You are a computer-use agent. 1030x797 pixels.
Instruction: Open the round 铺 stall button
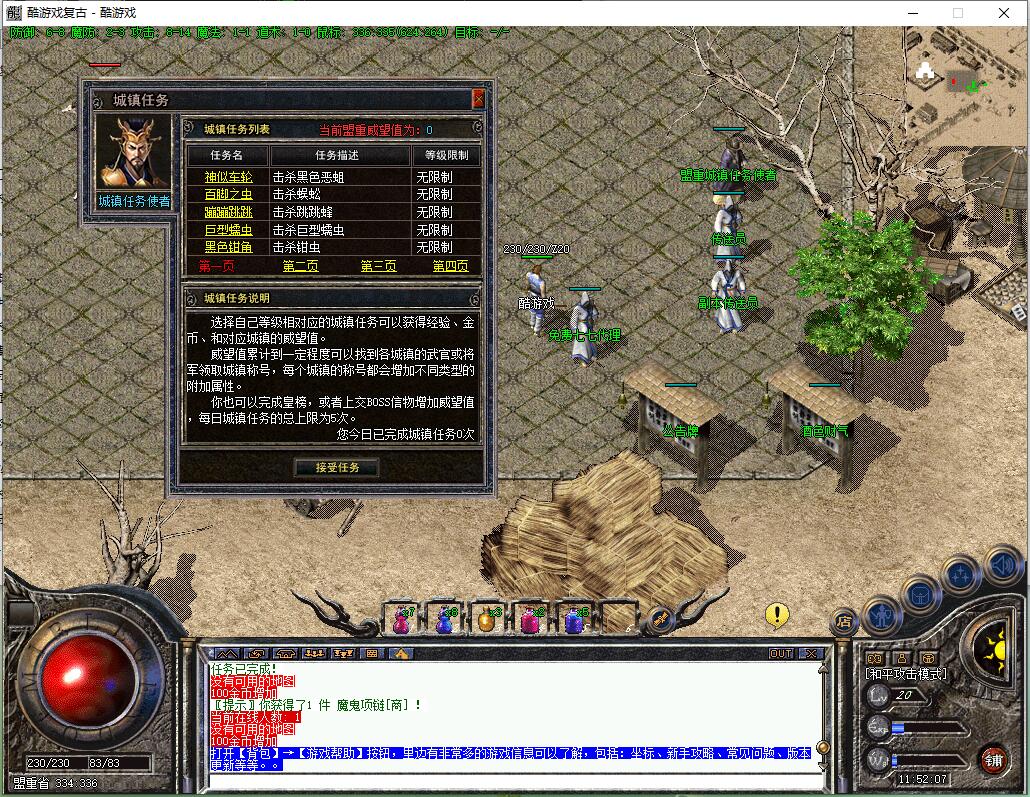point(992,758)
